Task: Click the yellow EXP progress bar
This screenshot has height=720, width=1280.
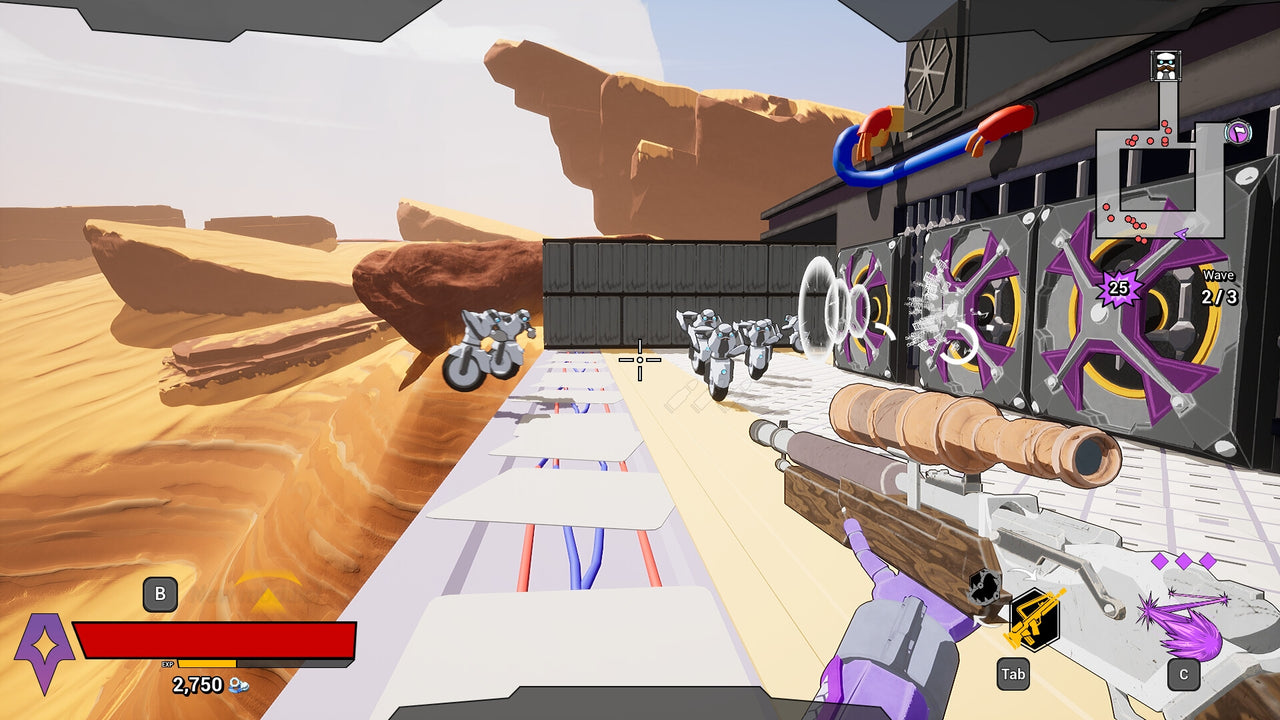Action: tap(208, 662)
